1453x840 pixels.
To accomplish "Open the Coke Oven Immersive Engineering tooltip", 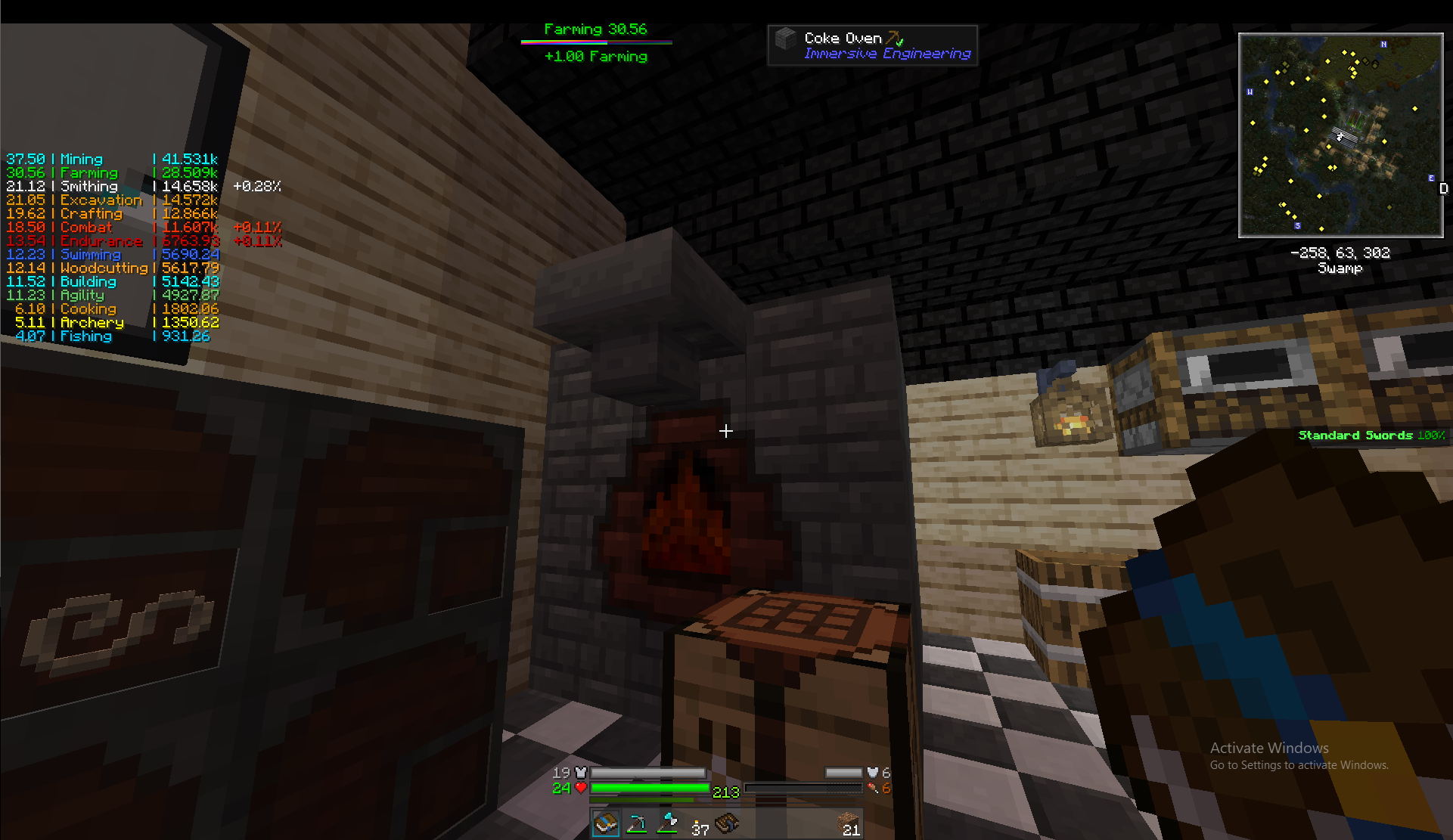I will coord(871,45).
